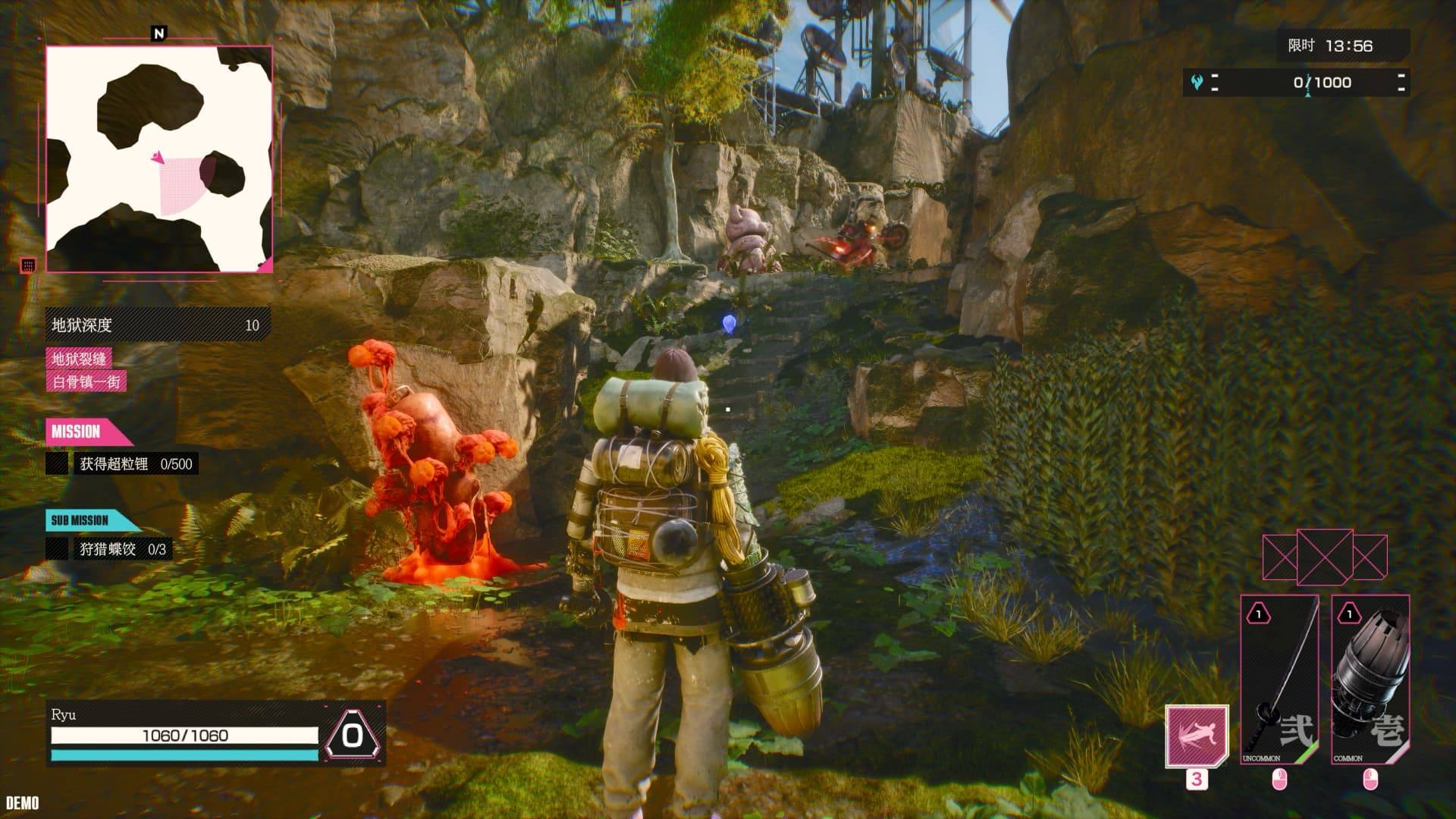
Task: Click the small red grid icon below minimap
Action: (x=28, y=265)
